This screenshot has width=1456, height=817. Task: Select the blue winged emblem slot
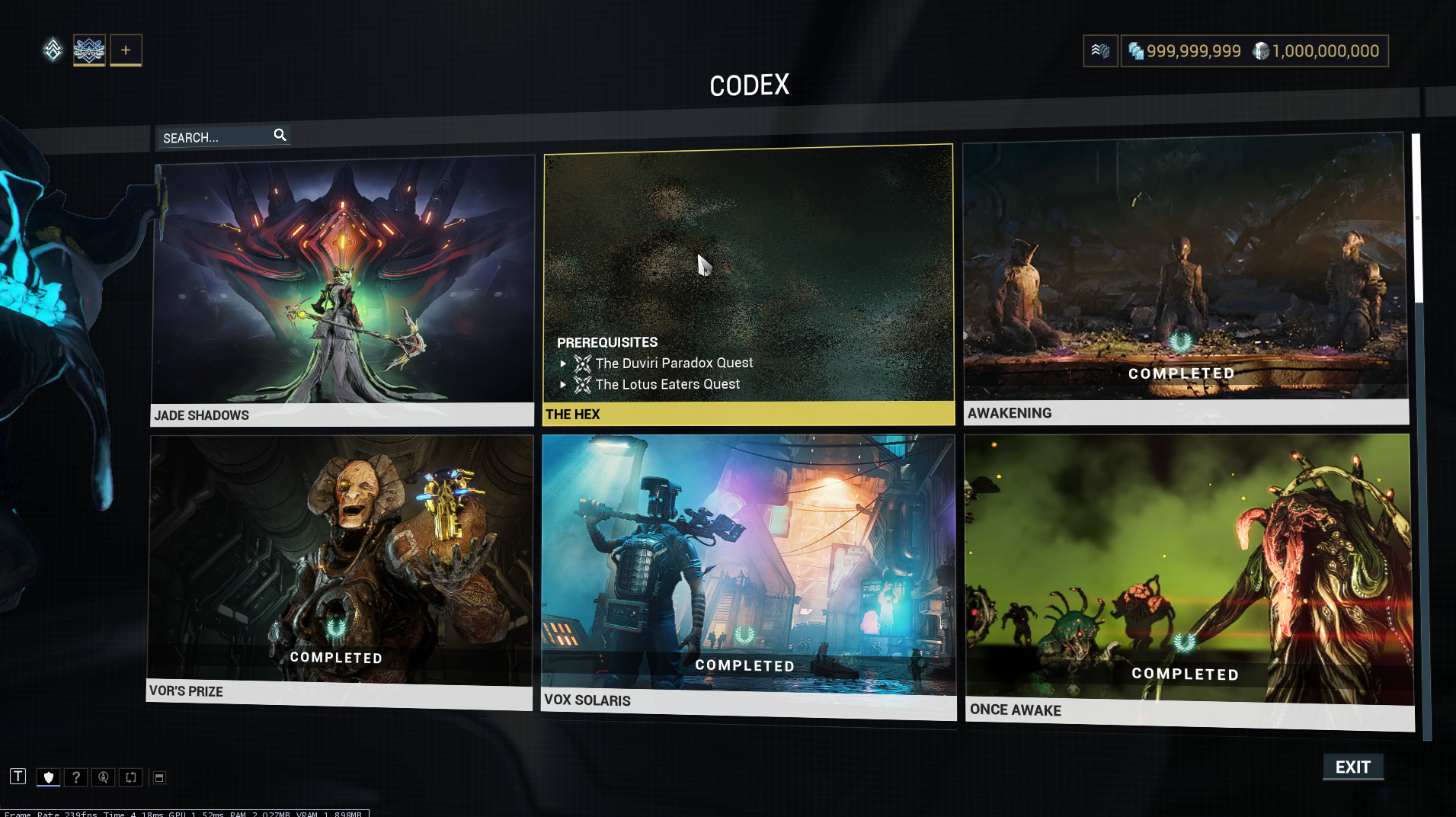89,50
